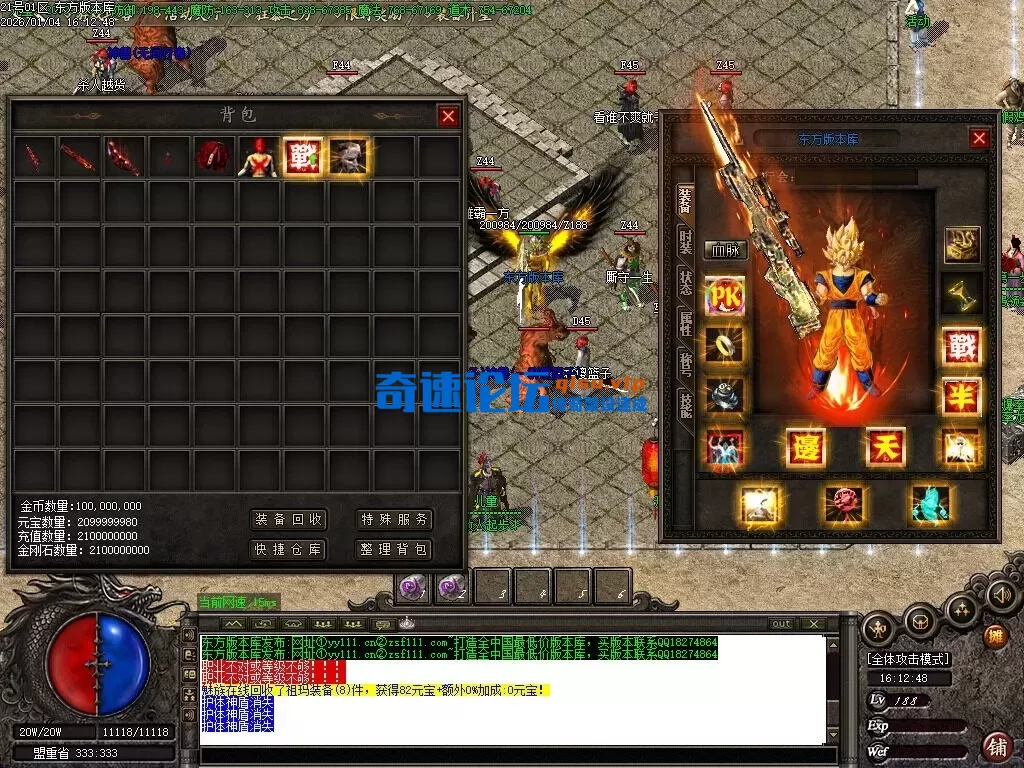Open the 快捷仓库 quick warehouse
1024x768 pixels.
[x=288, y=549]
